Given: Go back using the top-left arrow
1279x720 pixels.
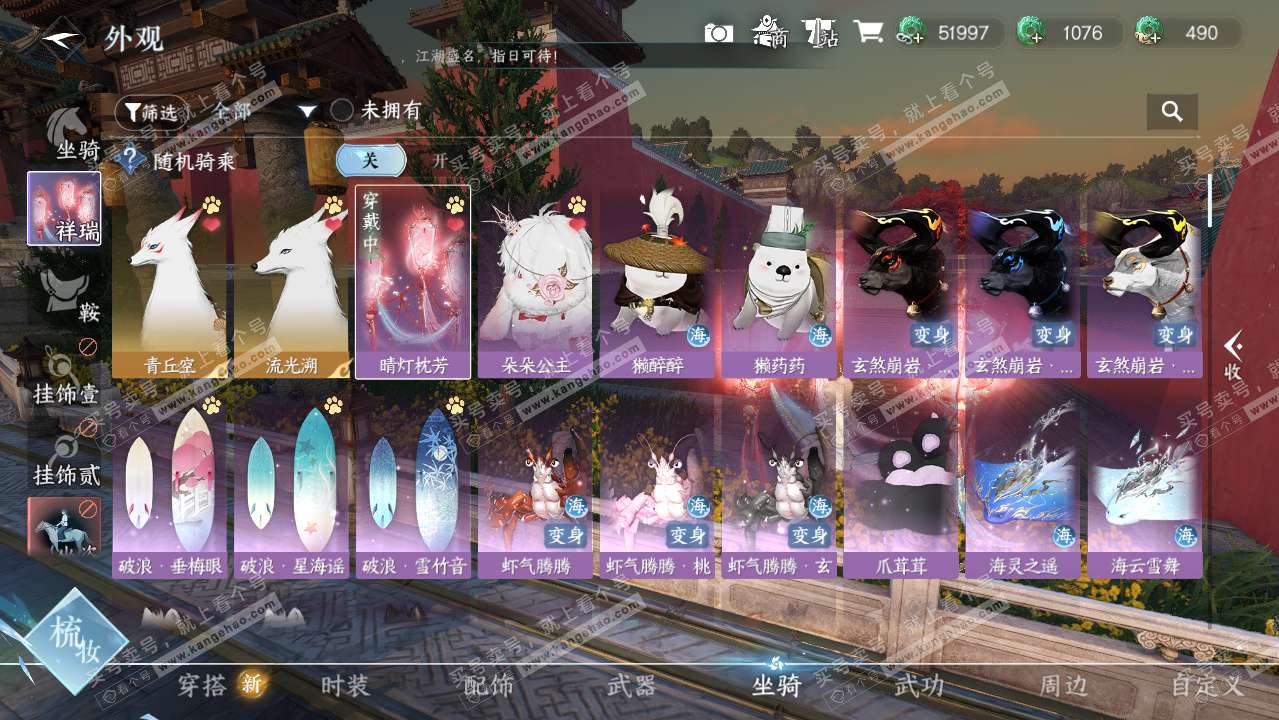Looking at the screenshot, I should pyautogui.click(x=62, y=38).
